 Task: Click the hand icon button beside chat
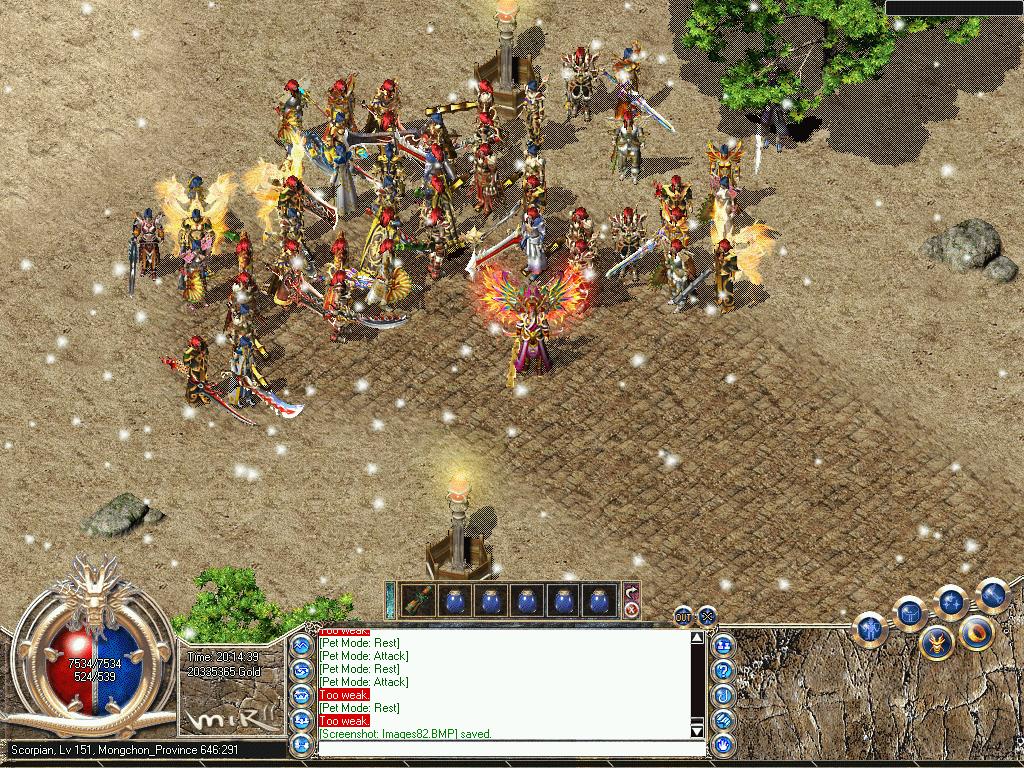[722, 744]
